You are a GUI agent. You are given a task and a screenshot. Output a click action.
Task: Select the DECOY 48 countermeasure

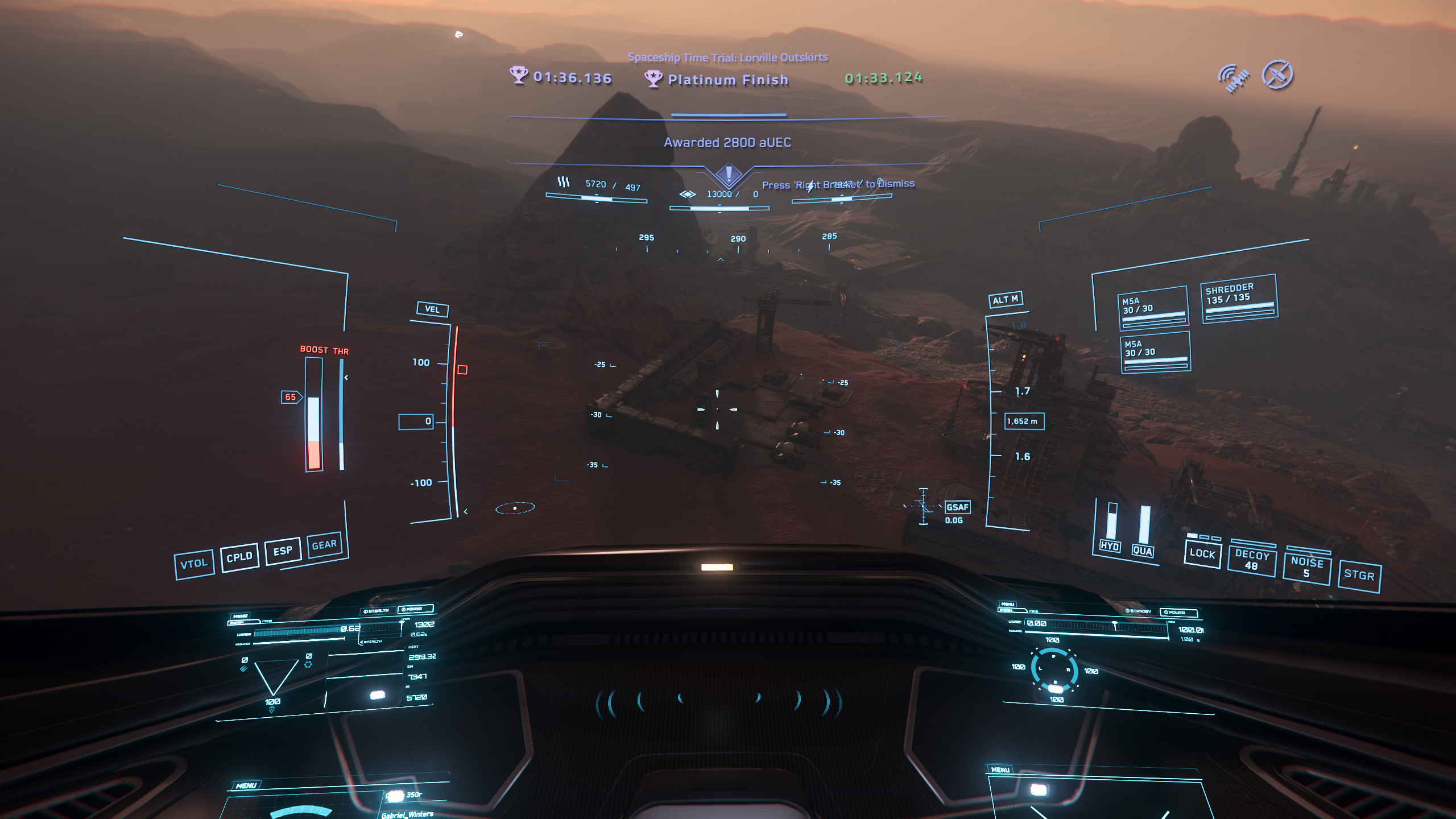(x=1251, y=560)
